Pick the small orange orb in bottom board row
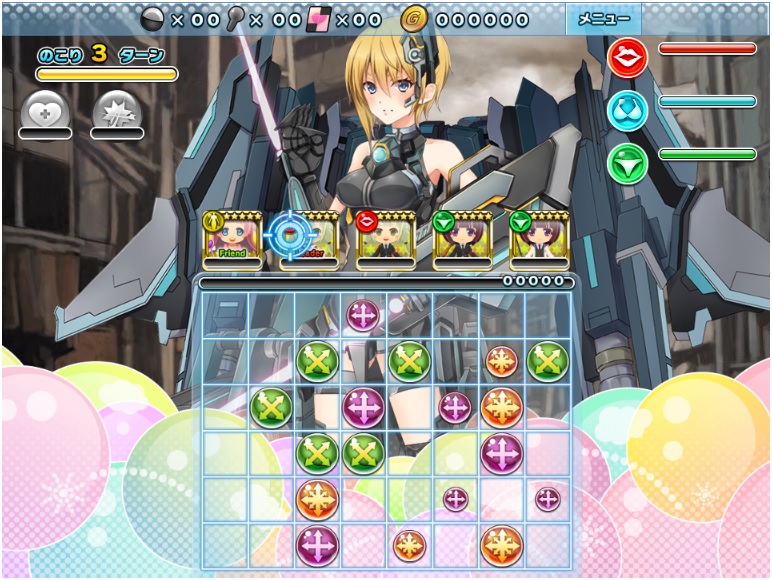Image resolution: width=772 pixels, height=580 pixels. coord(409,545)
